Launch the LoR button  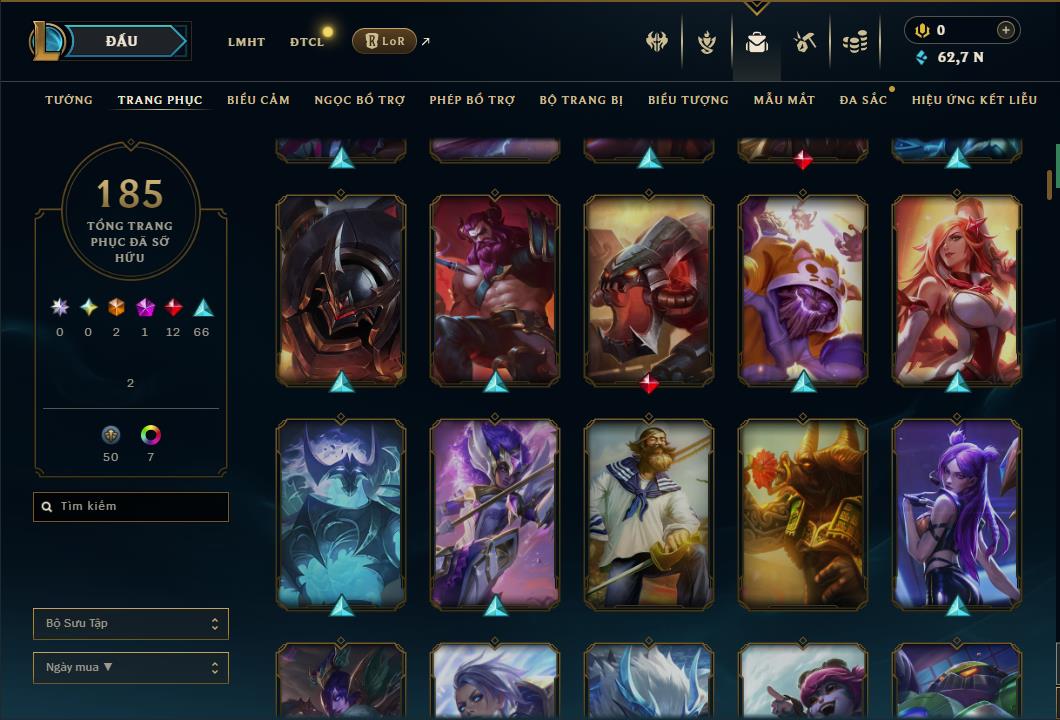(x=384, y=41)
